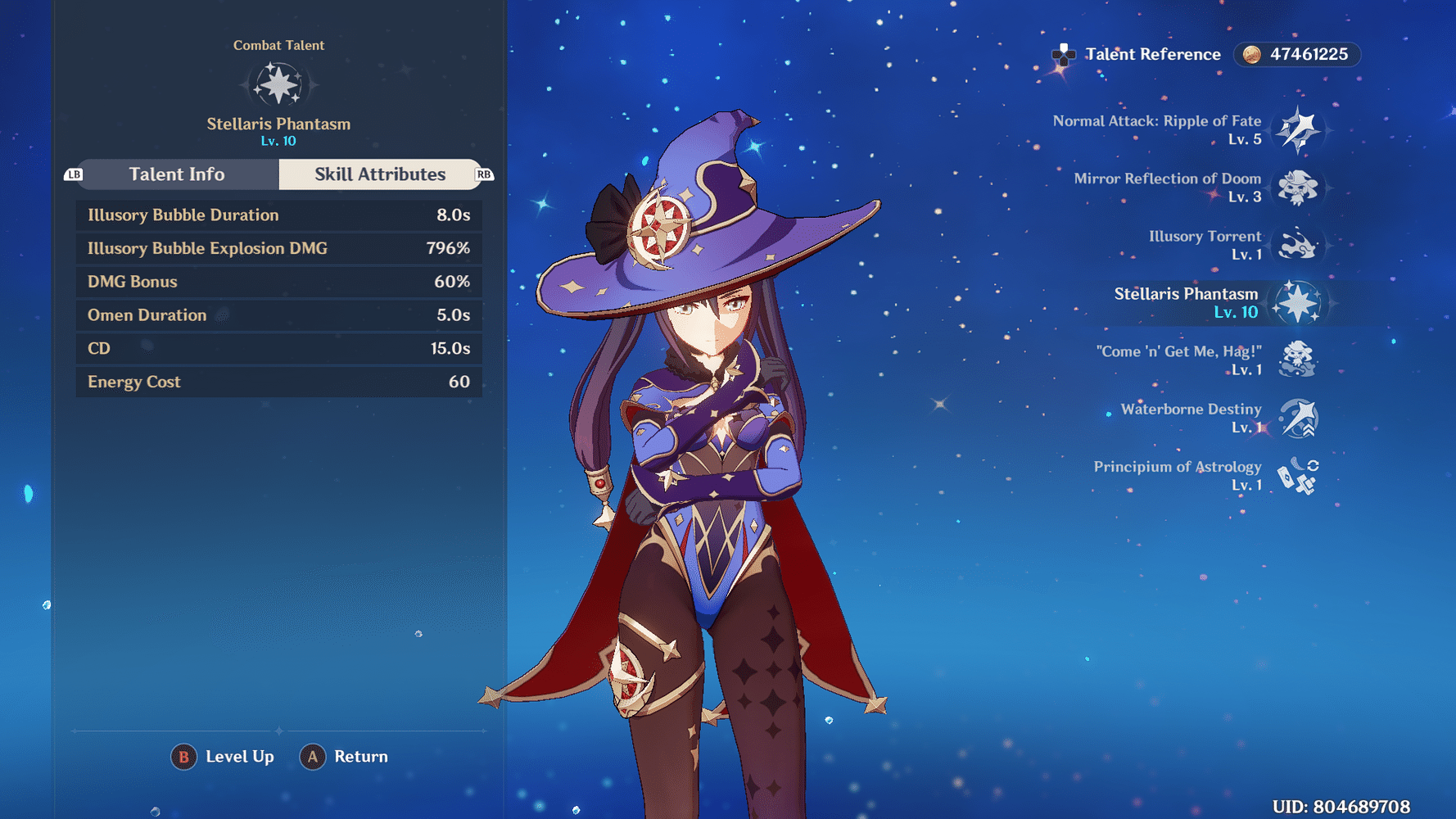1456x819 pixels.
Task: Select the Mirror Reflection of Doom talent icon
Action: pyautogui.click(x=1299, y=188)
